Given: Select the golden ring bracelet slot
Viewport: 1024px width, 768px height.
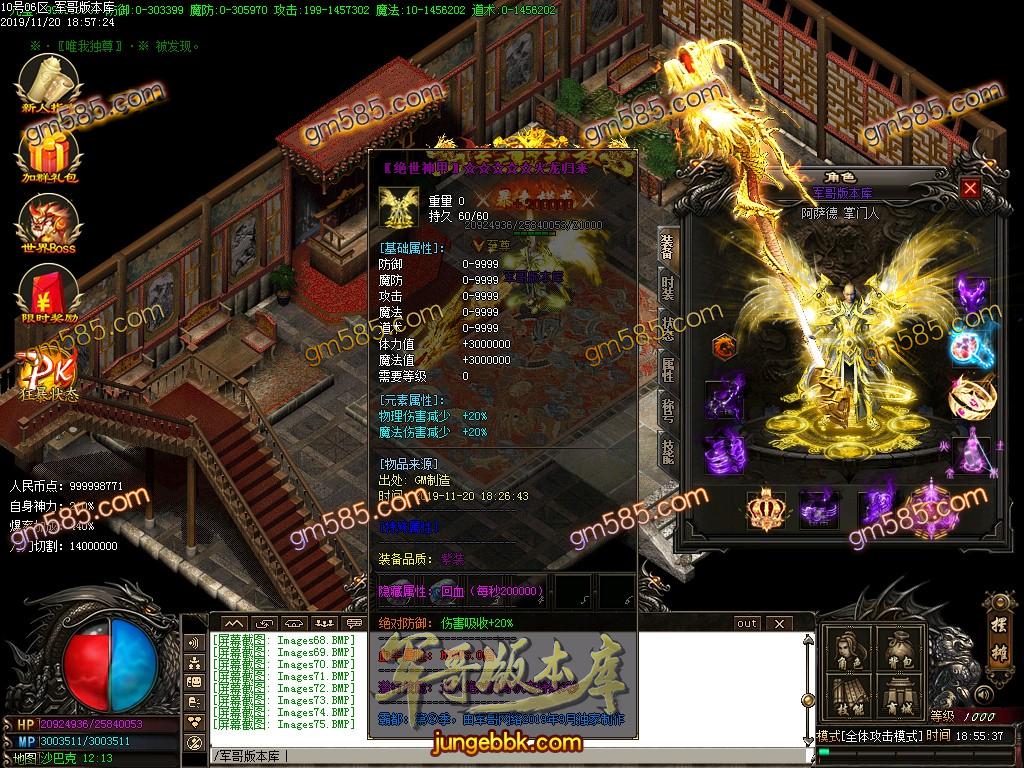Looking at the screenshot, I should point(969,397).
